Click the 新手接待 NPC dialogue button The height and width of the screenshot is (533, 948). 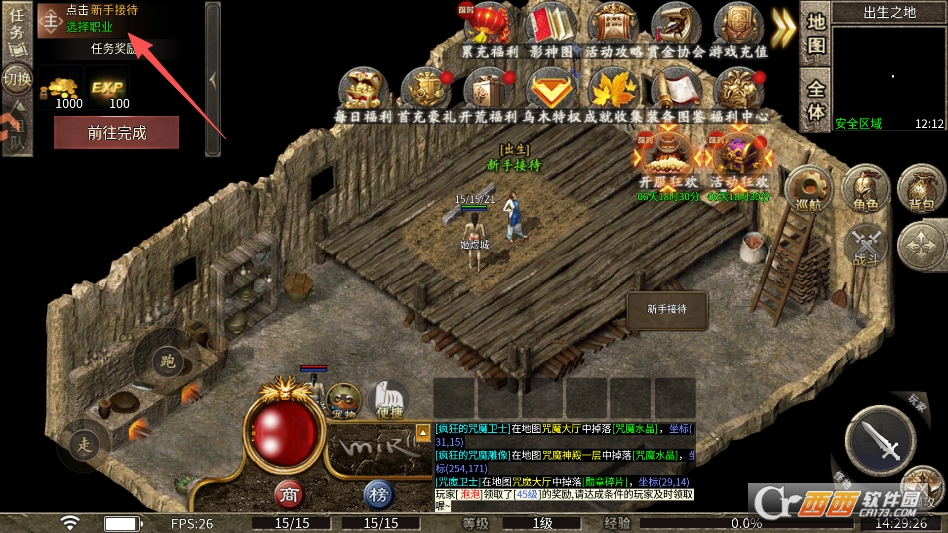pyautogui.click(x=667, y=310)
